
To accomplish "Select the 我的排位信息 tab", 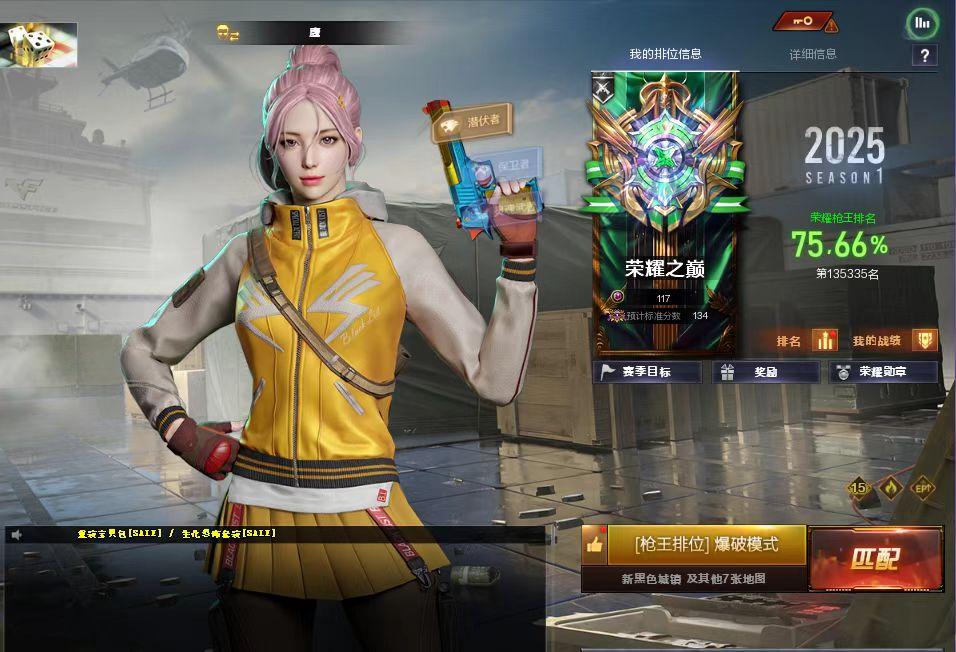I will click(x=665, y=54).
